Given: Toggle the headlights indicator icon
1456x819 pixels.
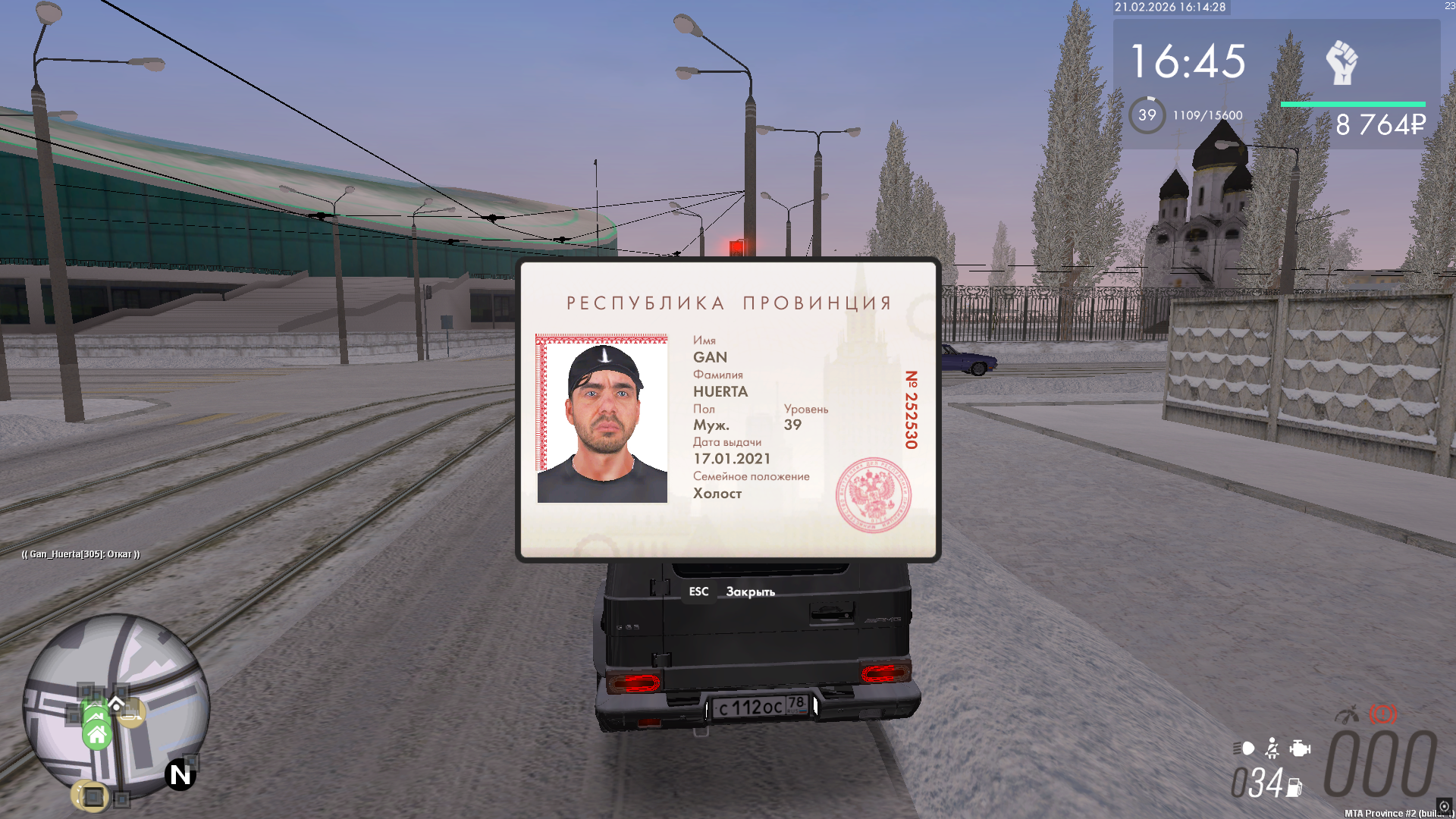Looking at the screenshot, I should click(x=1244, y=748).
